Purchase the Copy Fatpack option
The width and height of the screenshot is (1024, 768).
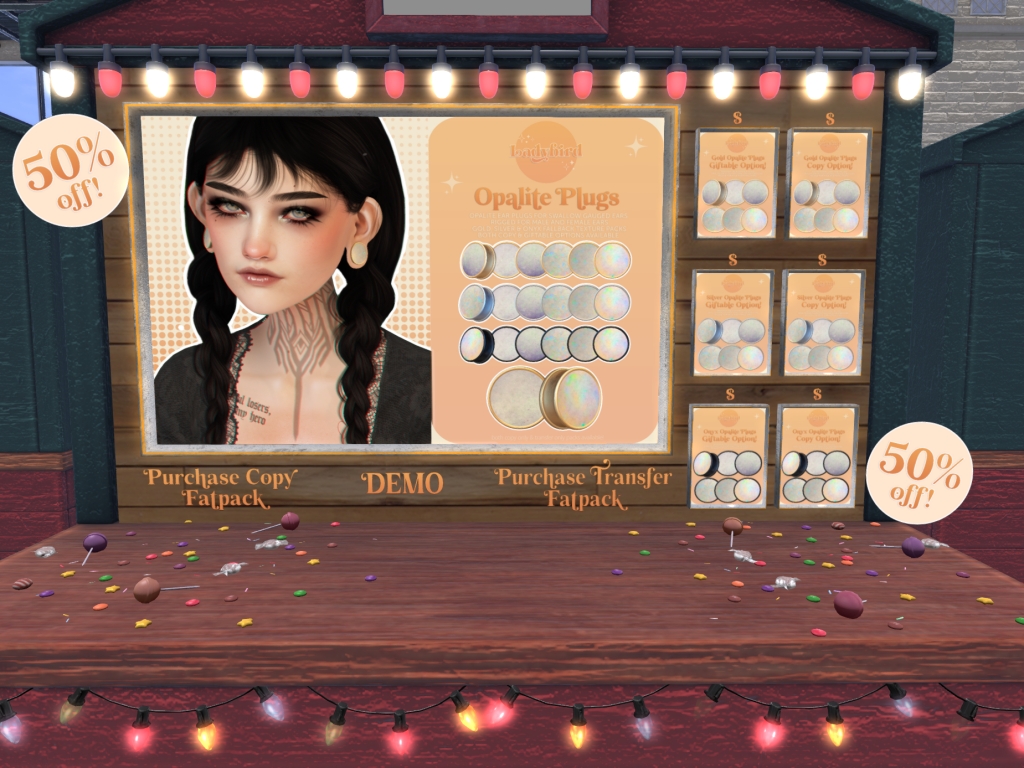pos(220,487)
